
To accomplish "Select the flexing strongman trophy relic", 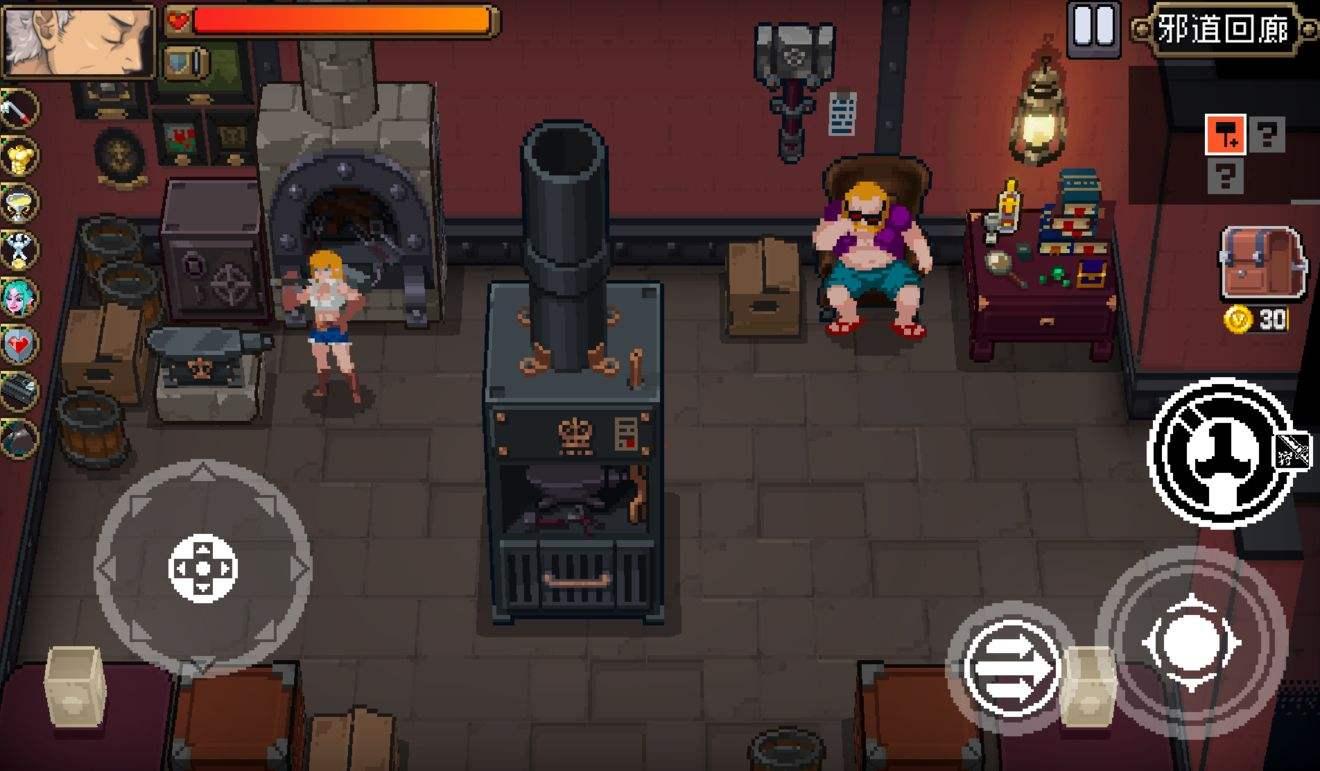I will point(19,250).
